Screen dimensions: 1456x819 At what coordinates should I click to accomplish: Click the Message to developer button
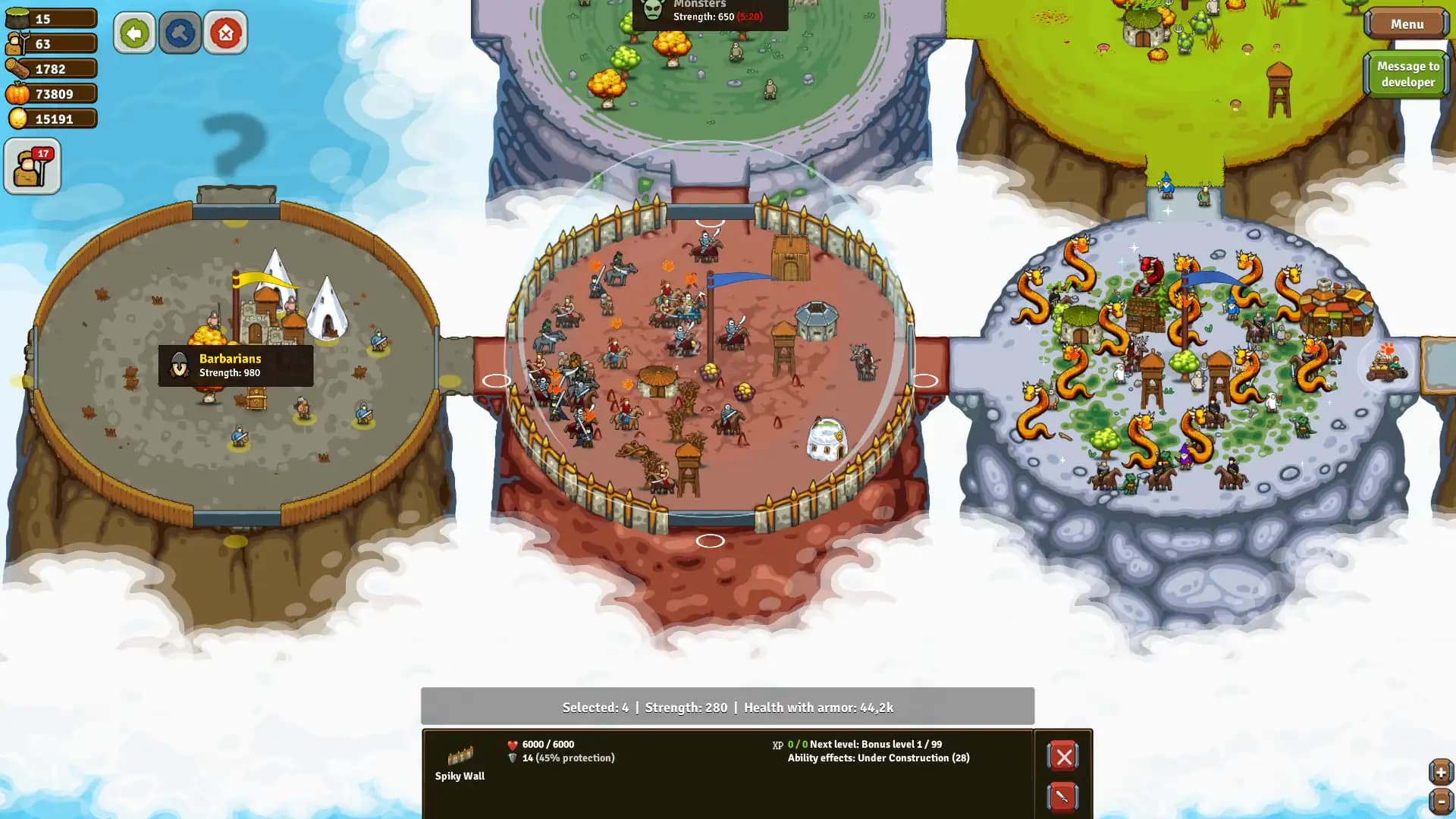pyautogui.click(x=1407, y=74)
